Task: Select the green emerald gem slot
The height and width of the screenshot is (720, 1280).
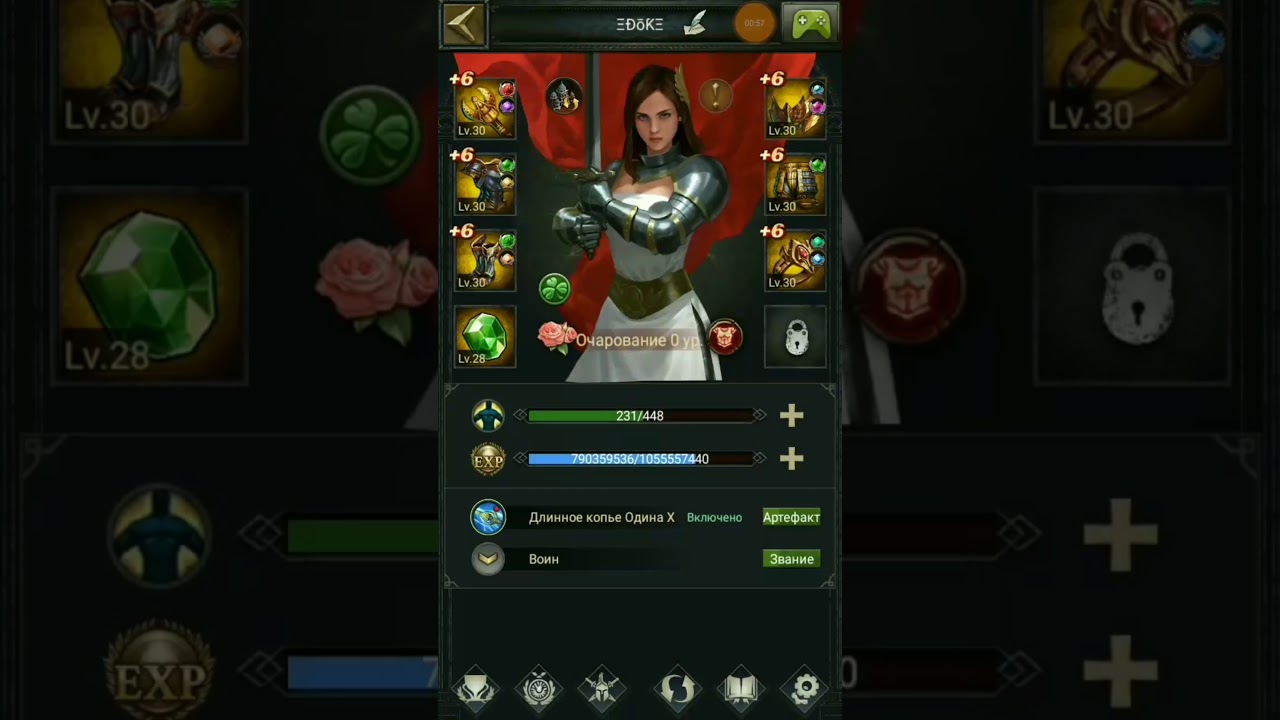Action: coord(485,337)
